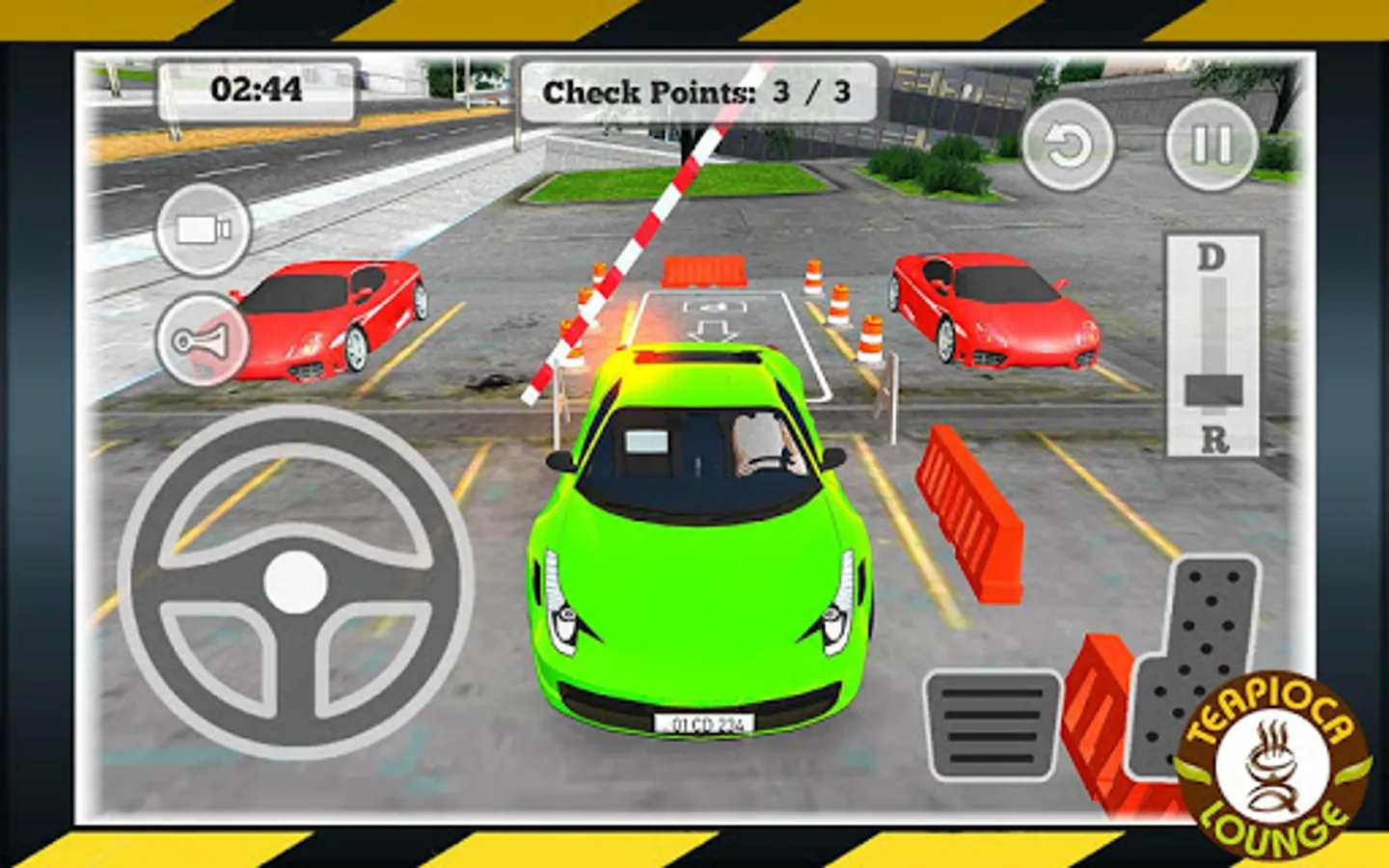Honk the horn button
1389x868 pixels.
point(202,340)
